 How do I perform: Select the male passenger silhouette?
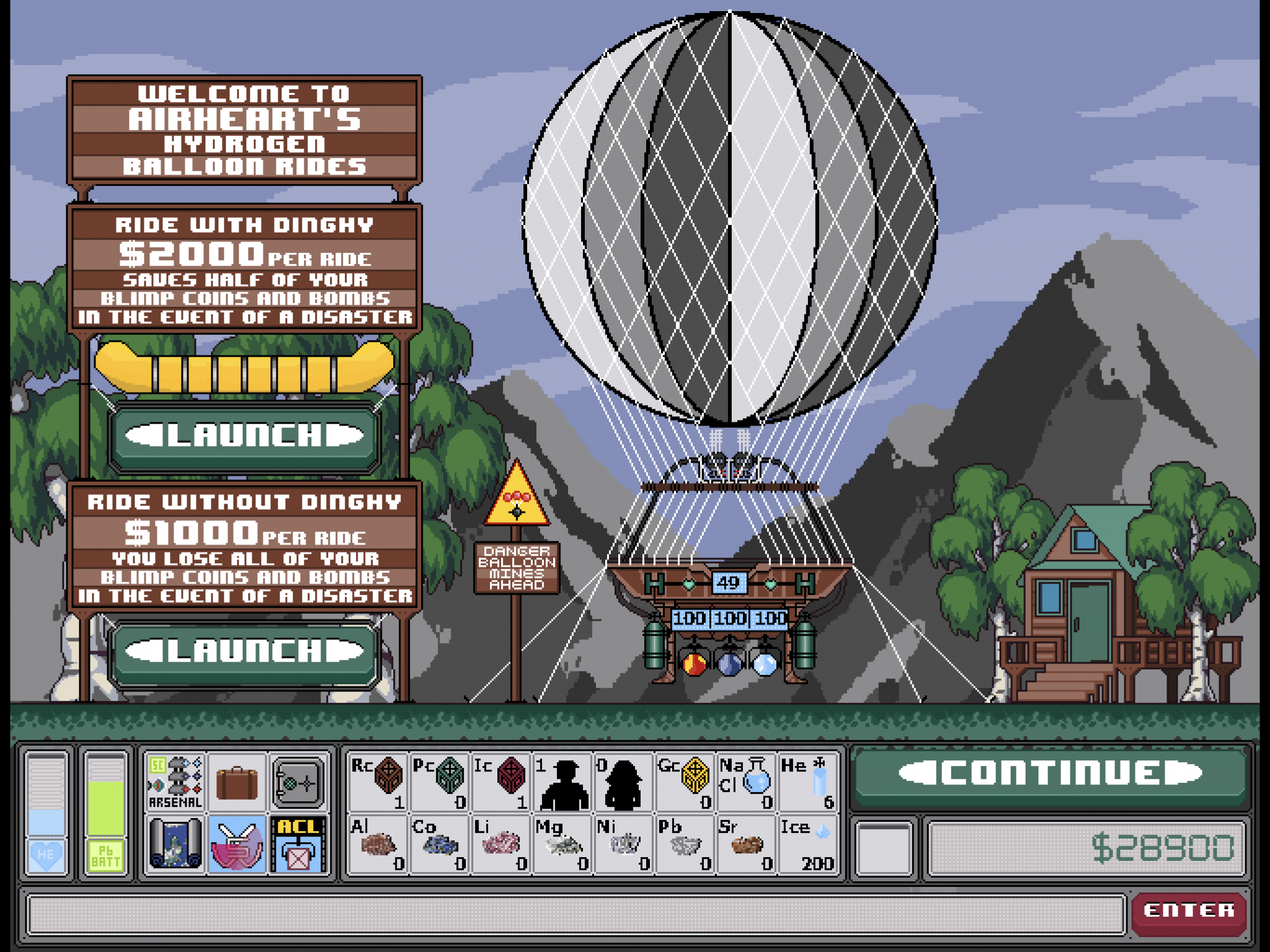(x=562, y=780)
